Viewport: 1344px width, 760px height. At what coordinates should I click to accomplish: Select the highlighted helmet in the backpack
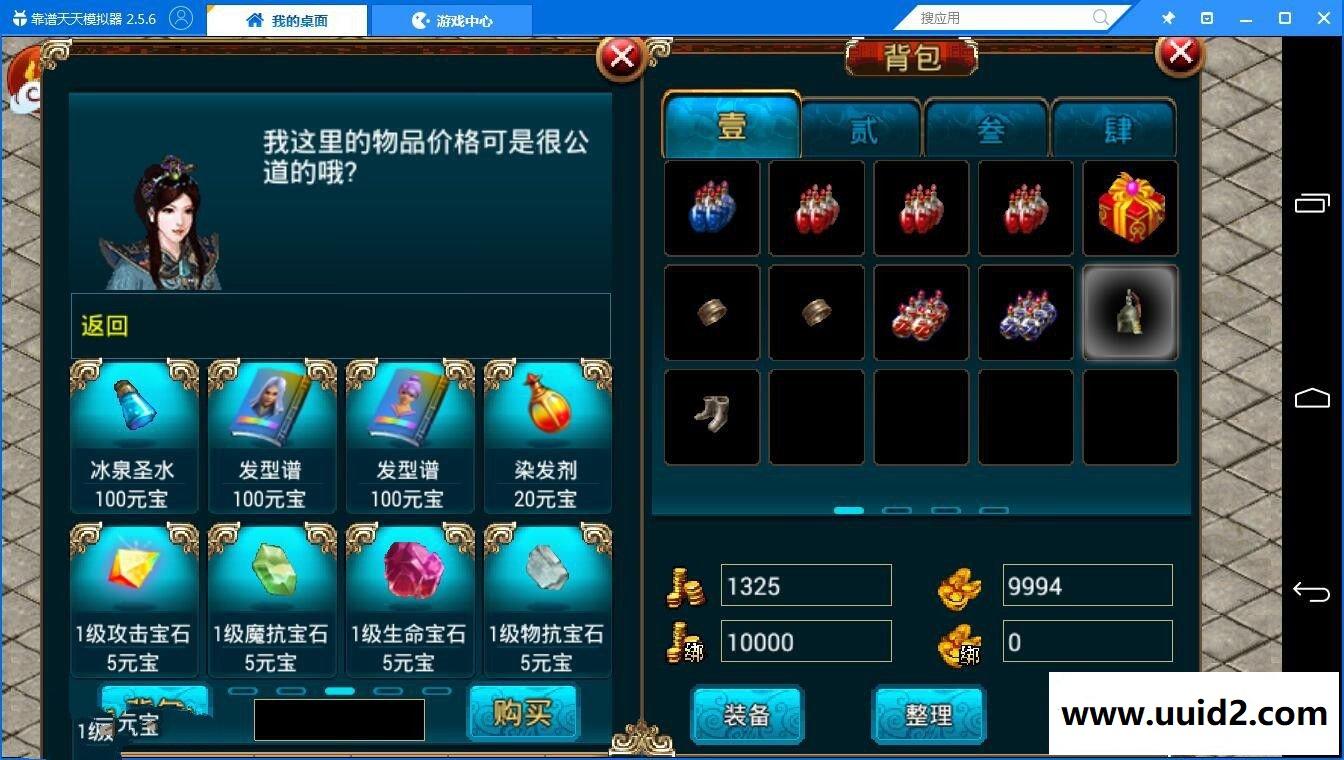[1129, 312]
